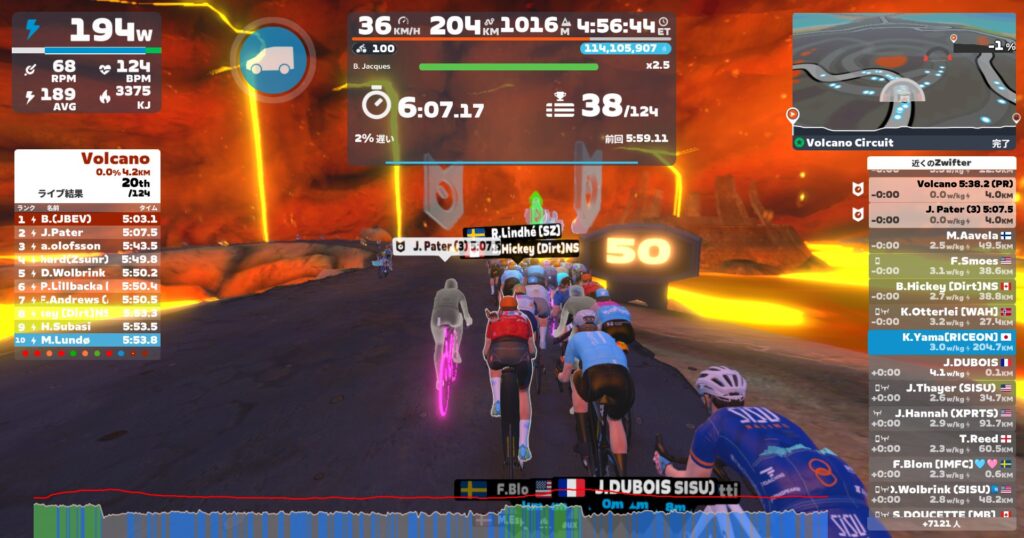Select F.Blom (IMFC) rider row
Screen dimensions: 1024x538
[x=941, y=469]
